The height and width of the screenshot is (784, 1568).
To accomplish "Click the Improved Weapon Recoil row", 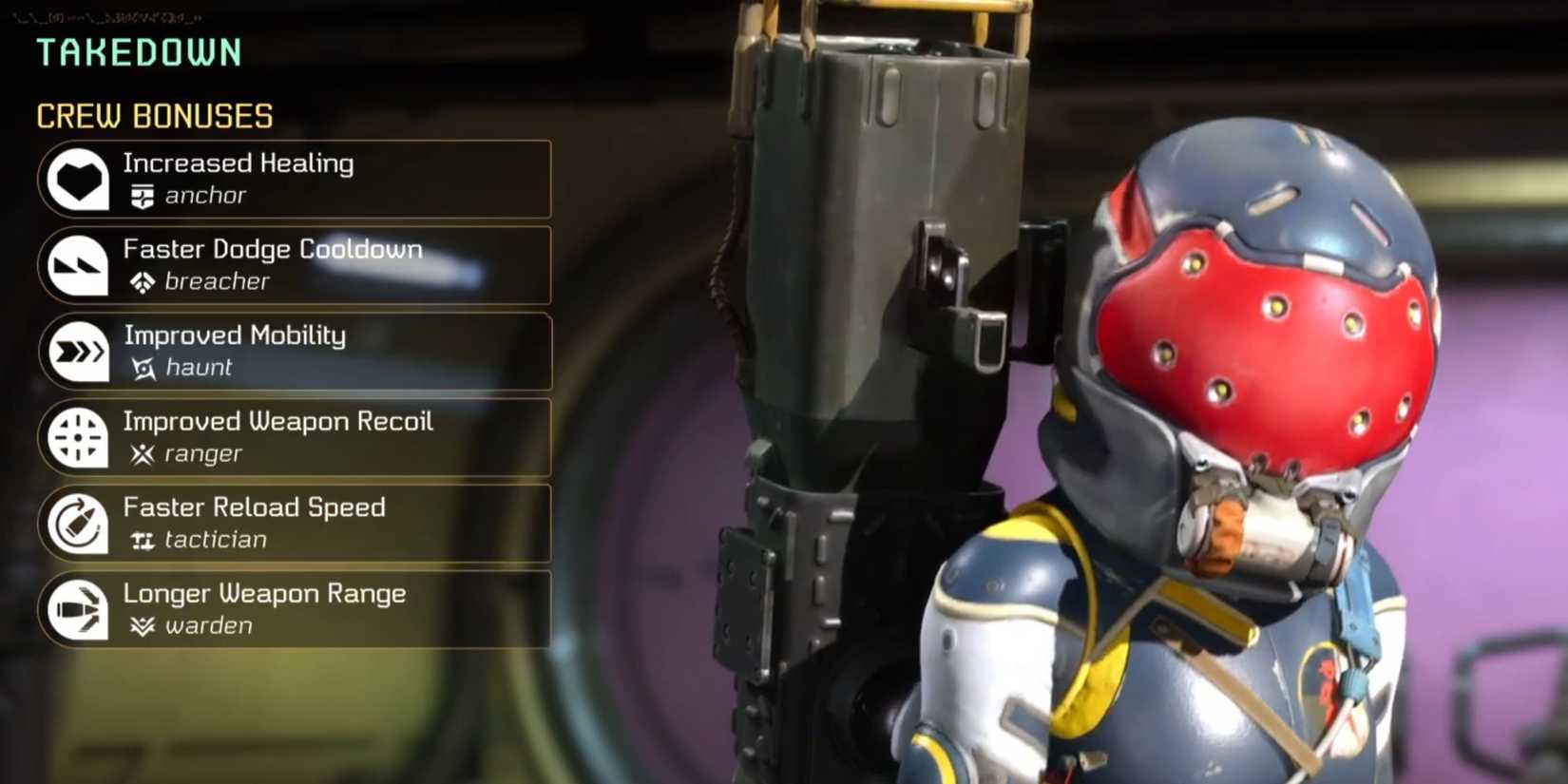I will tap(295, 437).
